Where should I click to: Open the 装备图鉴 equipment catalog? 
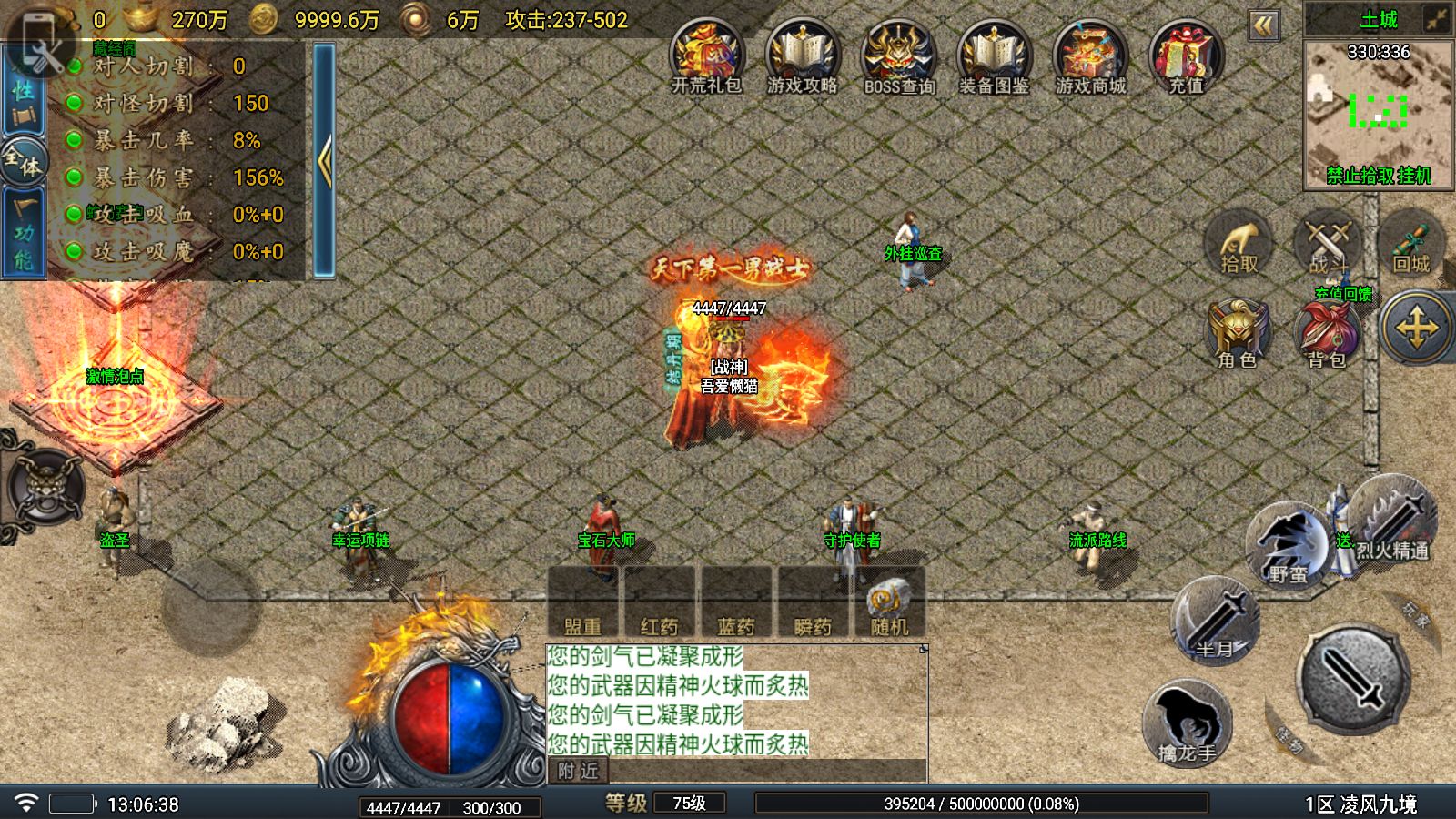[994, 56]
